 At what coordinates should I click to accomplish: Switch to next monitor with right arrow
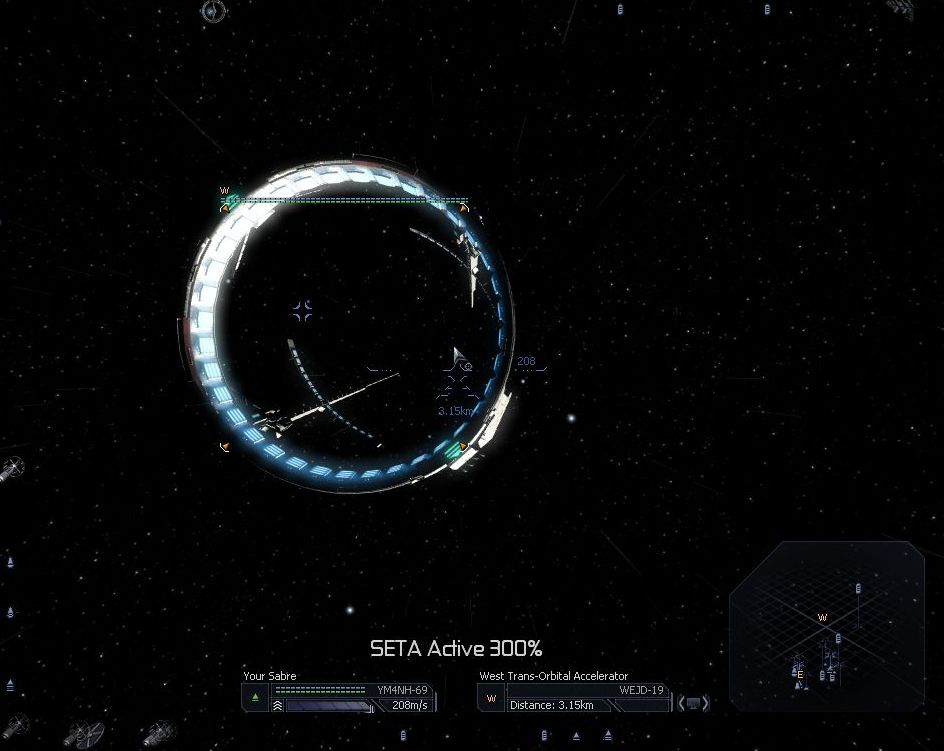[x=705, y=703]
